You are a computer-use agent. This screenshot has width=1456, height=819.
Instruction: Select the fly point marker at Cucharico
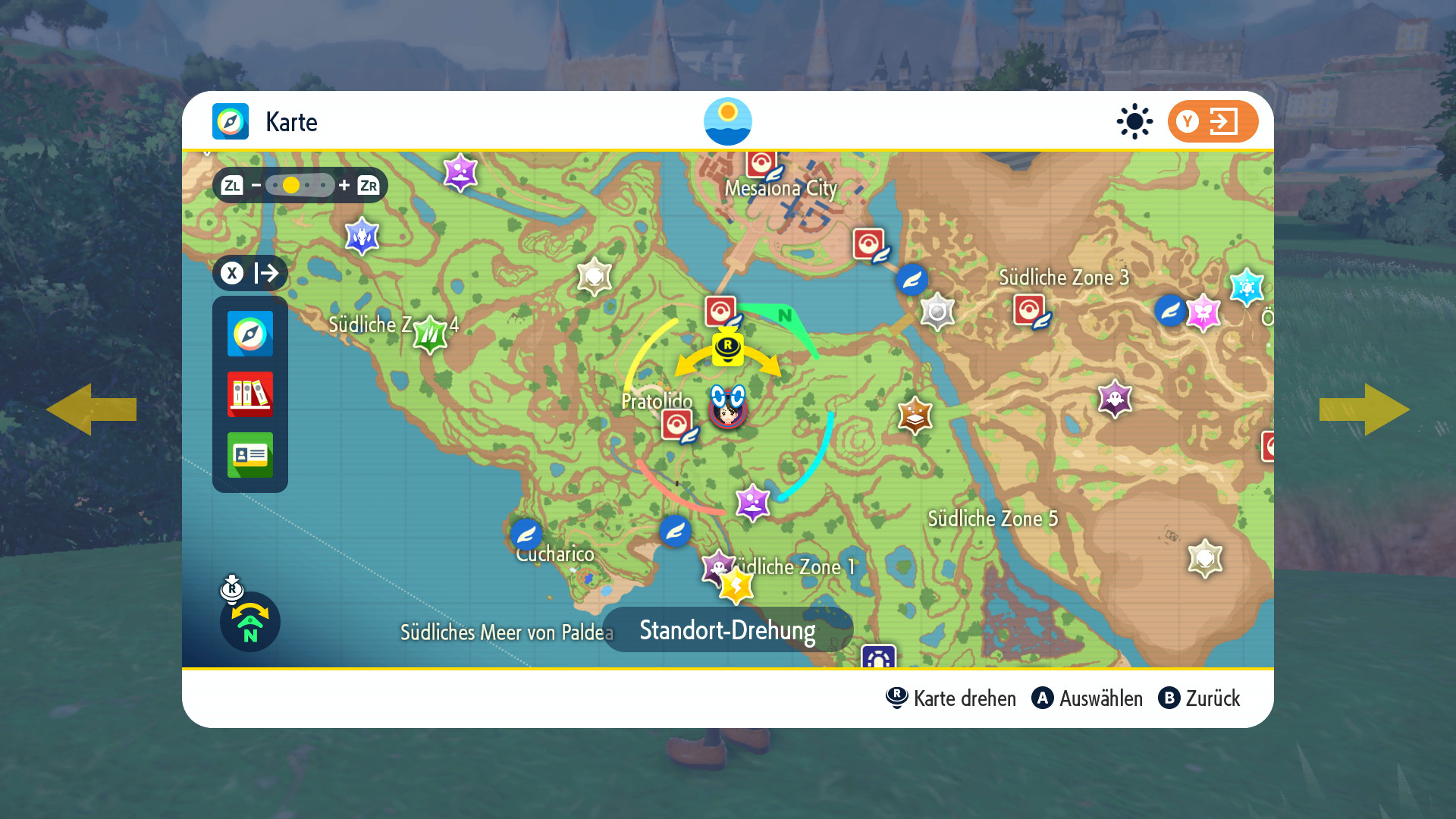526,534
